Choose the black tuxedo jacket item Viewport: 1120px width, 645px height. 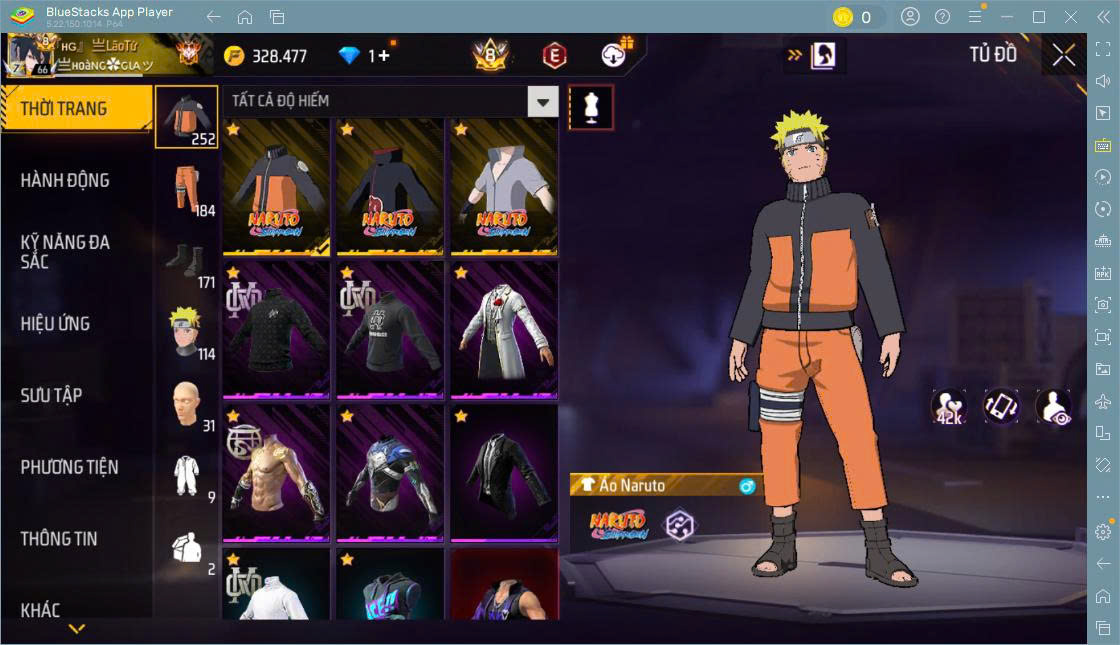click(504, 473)
